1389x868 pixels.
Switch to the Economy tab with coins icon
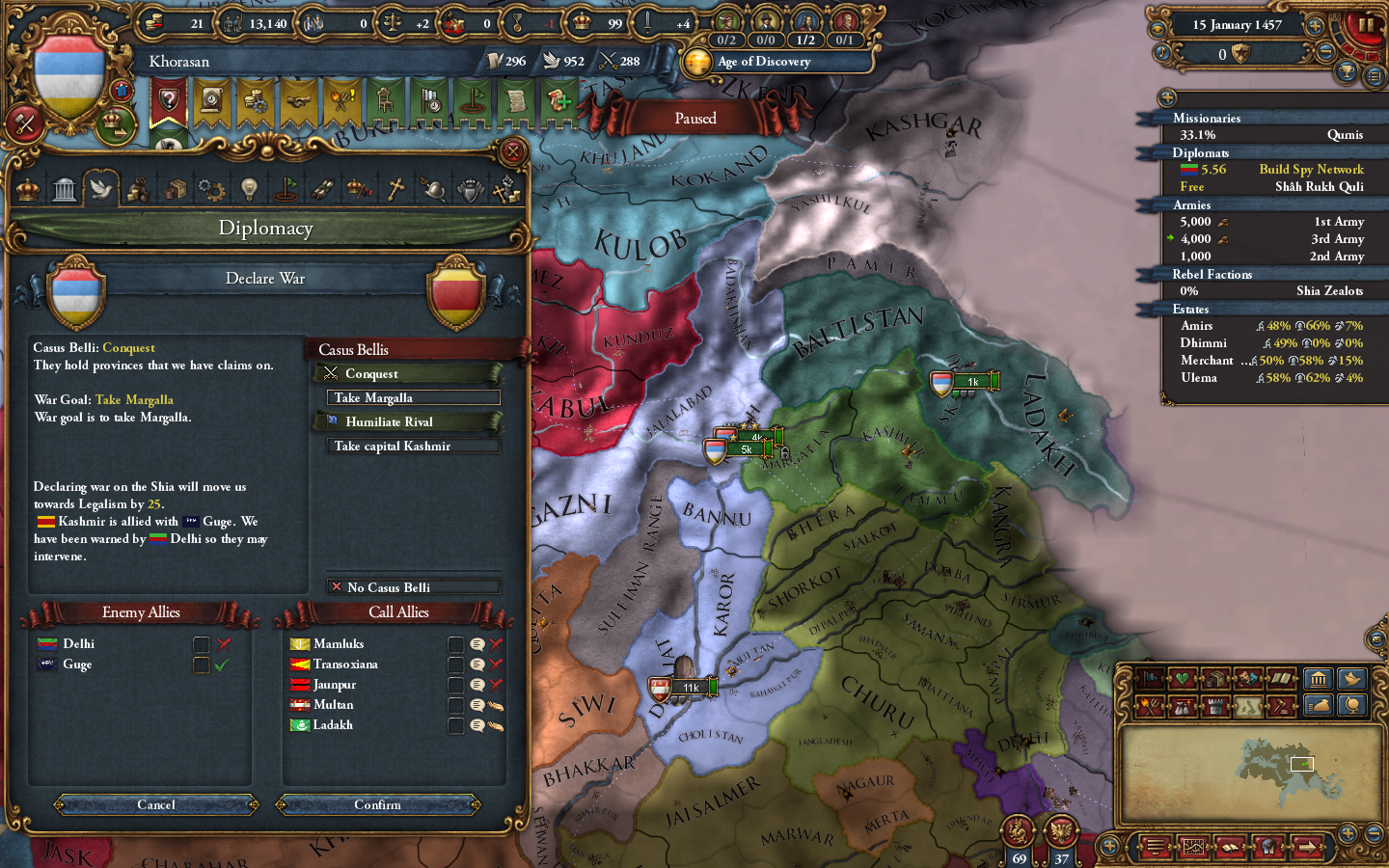[x=139, y=188]
